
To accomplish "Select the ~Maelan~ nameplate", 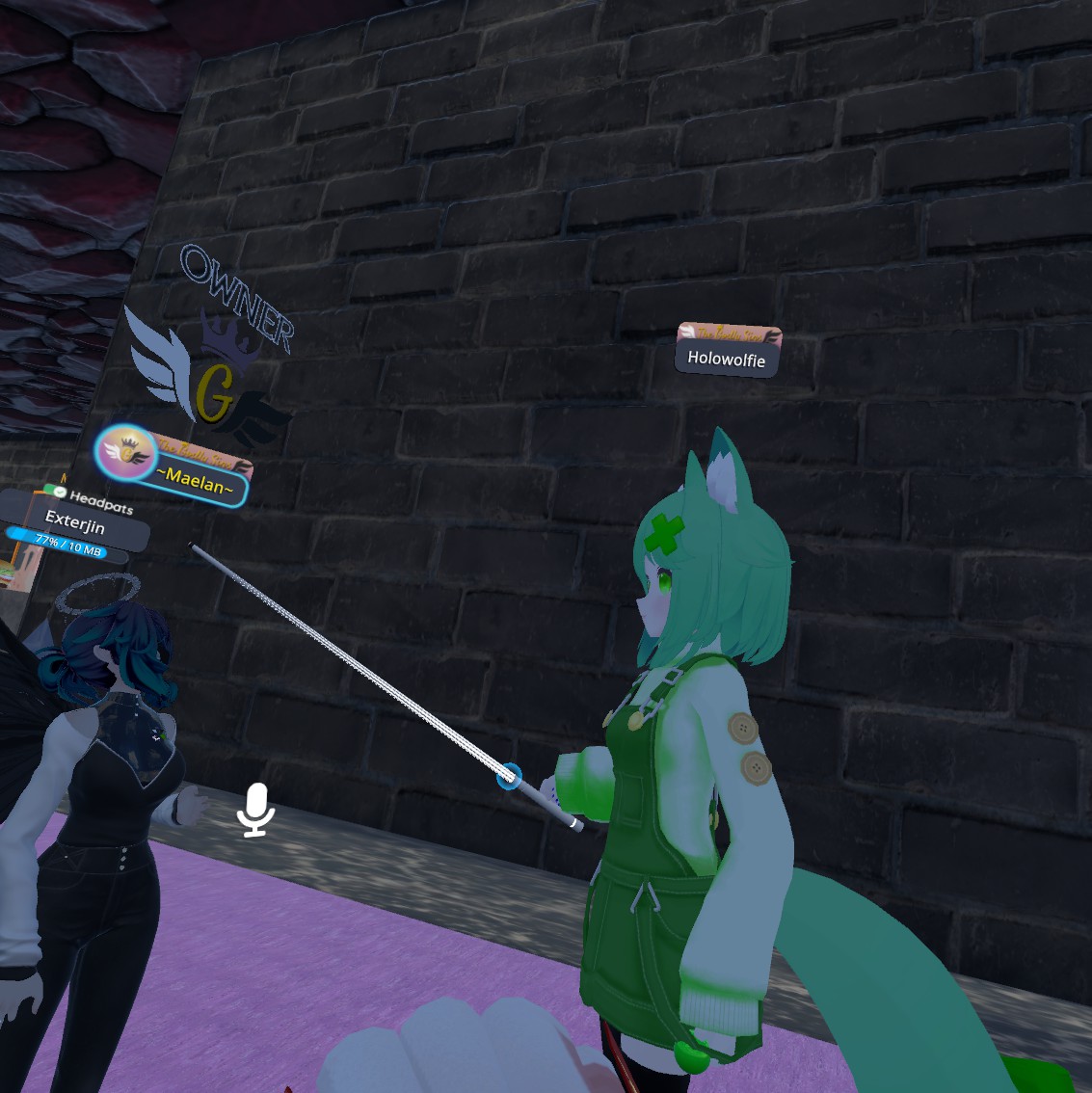I will click(198, 478).
